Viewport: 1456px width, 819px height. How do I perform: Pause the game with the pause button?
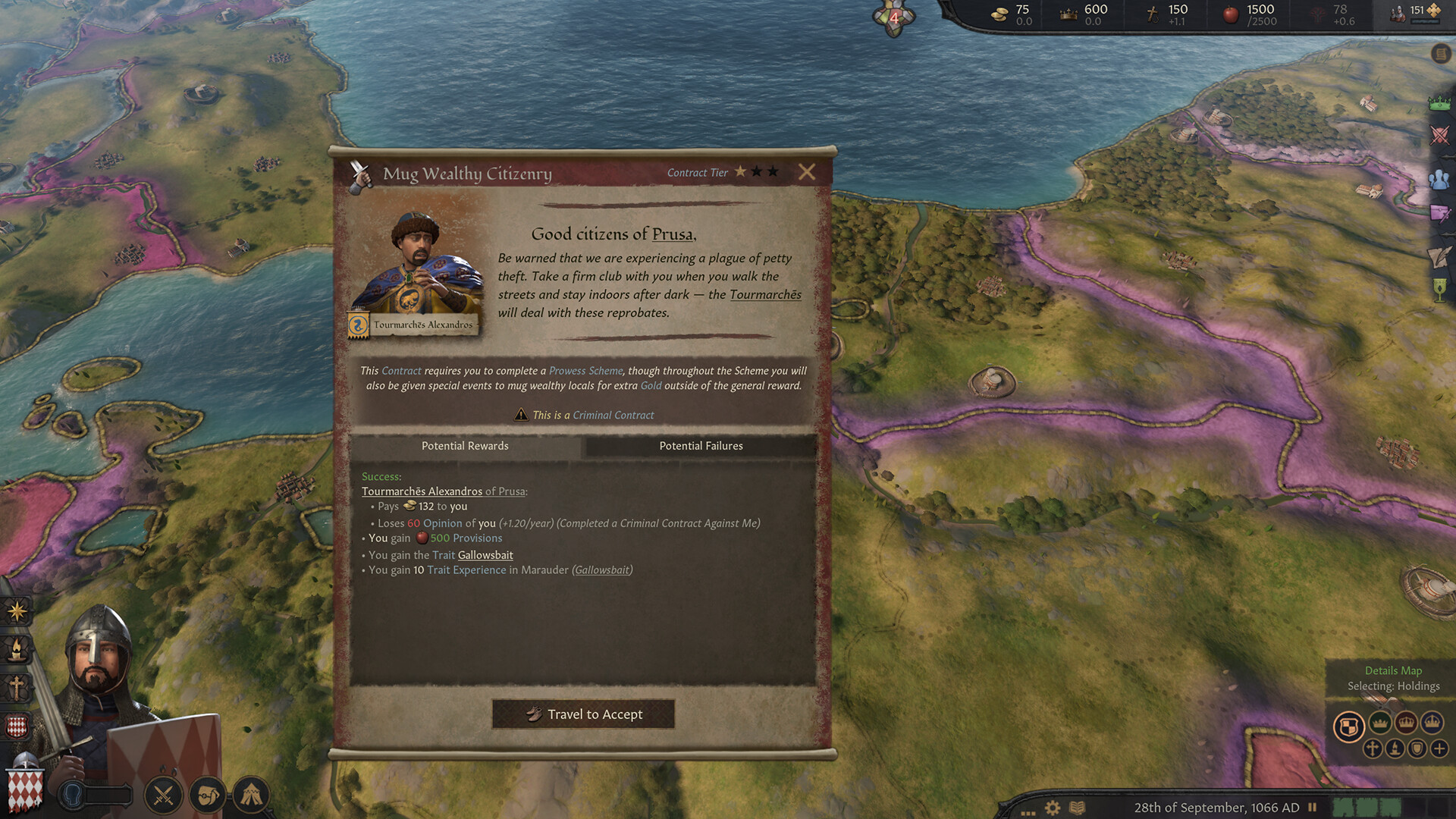coord(1313,807)
